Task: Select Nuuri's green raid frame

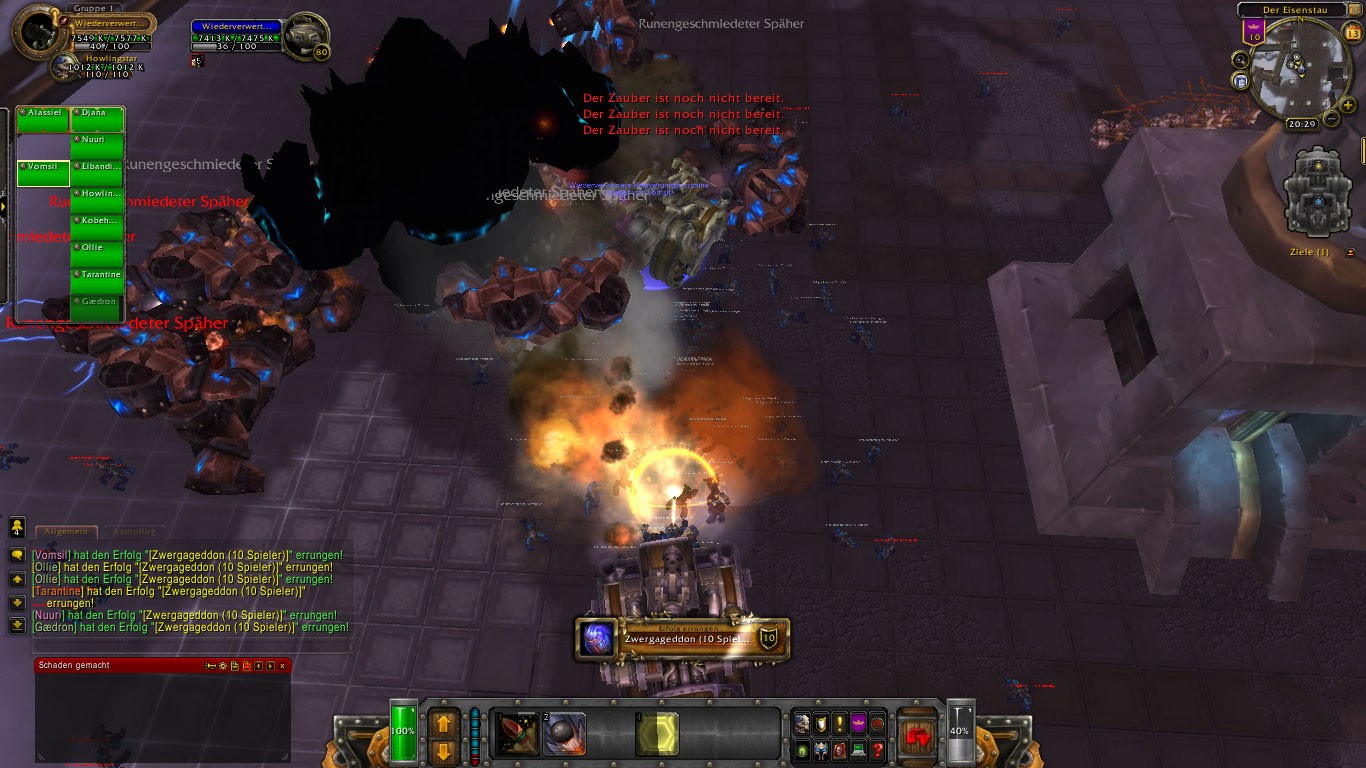Action: pyautogui.click(x=97, y=146)
